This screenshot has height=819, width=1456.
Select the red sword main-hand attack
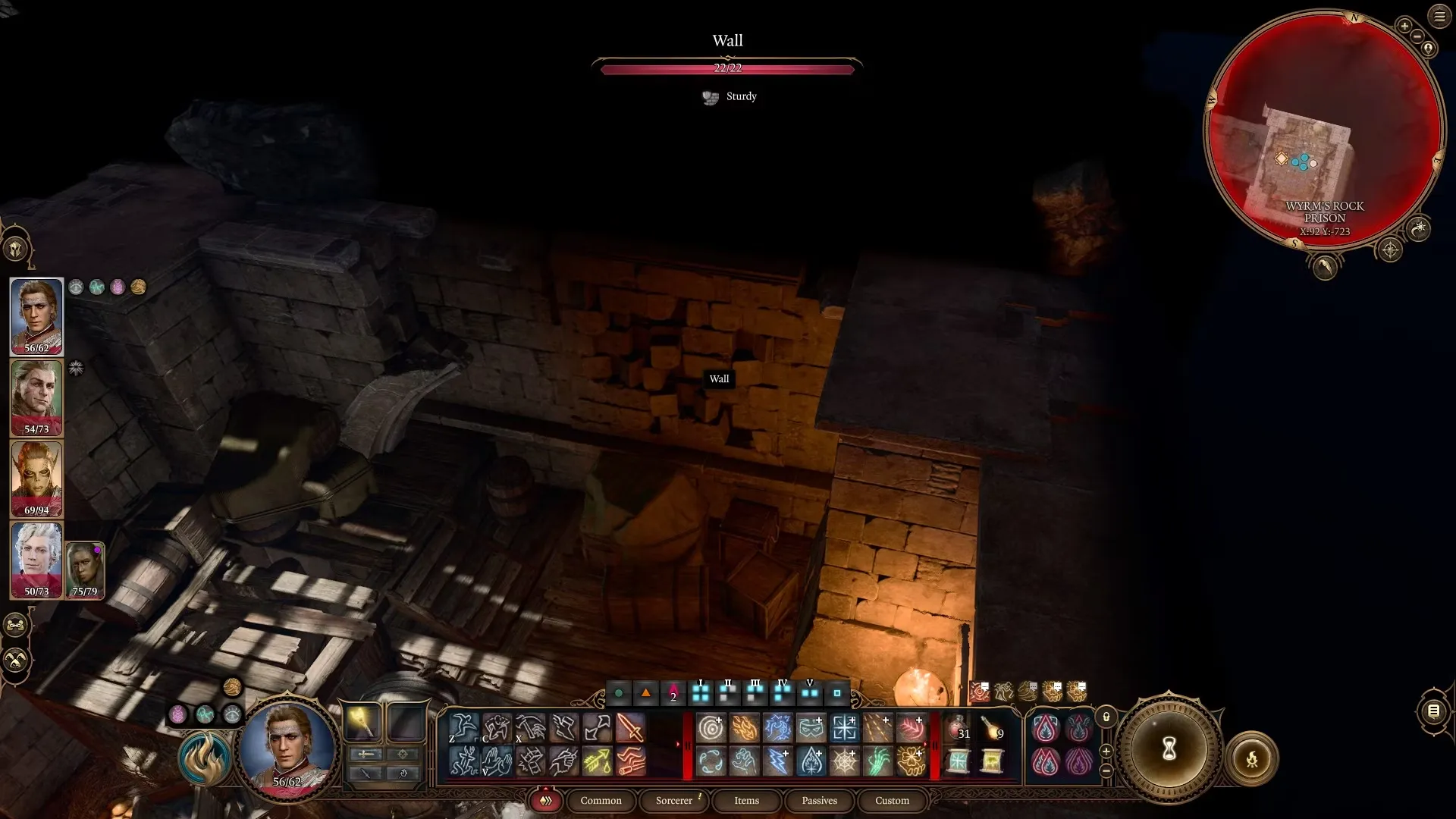(630, 728)
